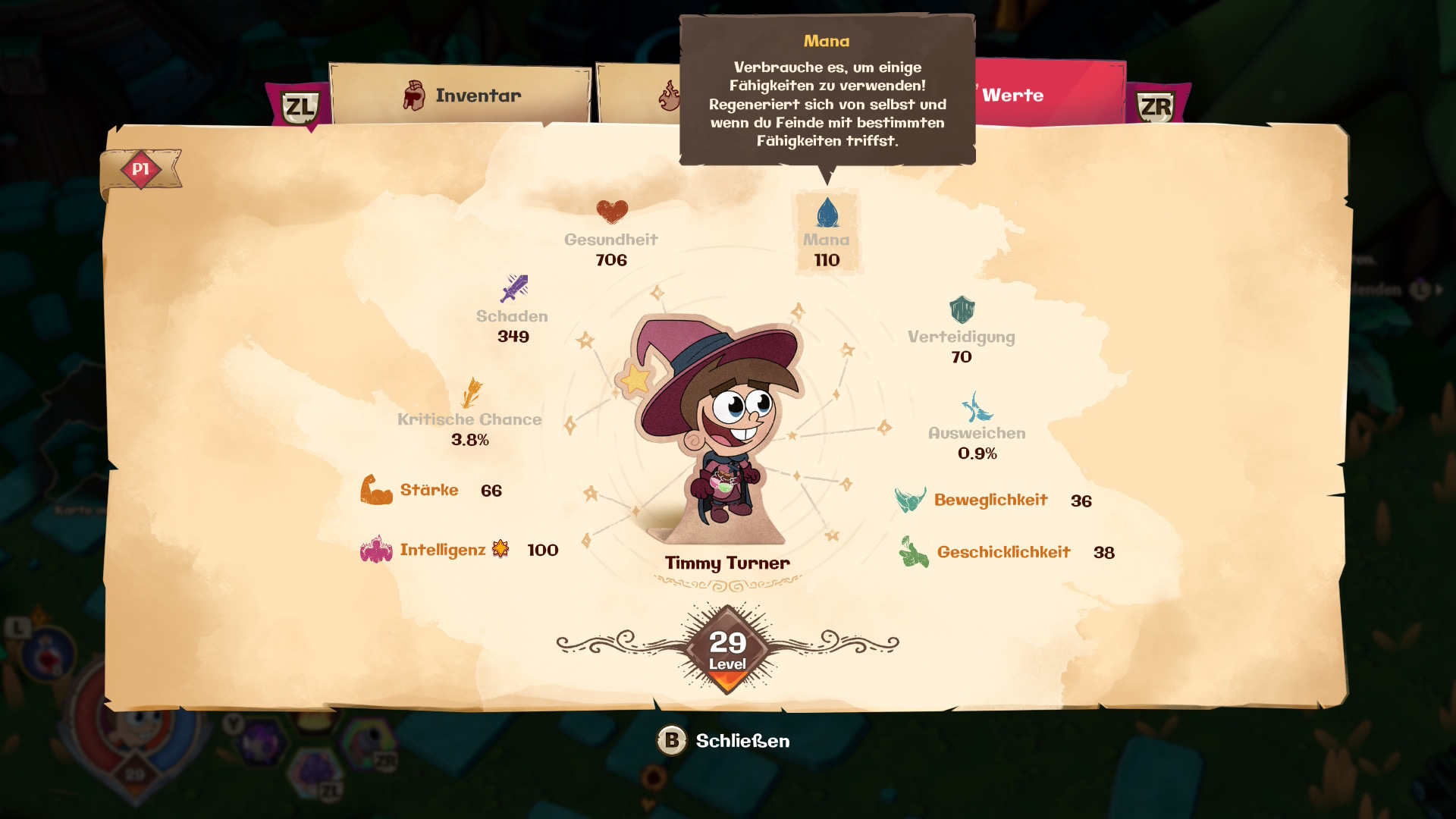Select the Beweglichkeit attribute
This screenshot has height=819, width=1456.
[992, 500]
